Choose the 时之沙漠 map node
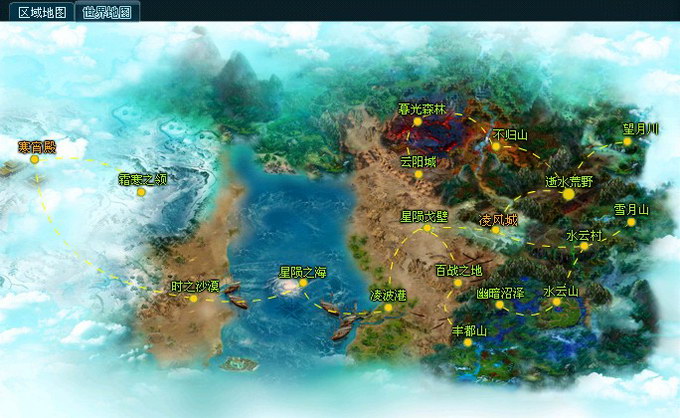The height and width of the screenshot is (418, 680). pos(194,298)
